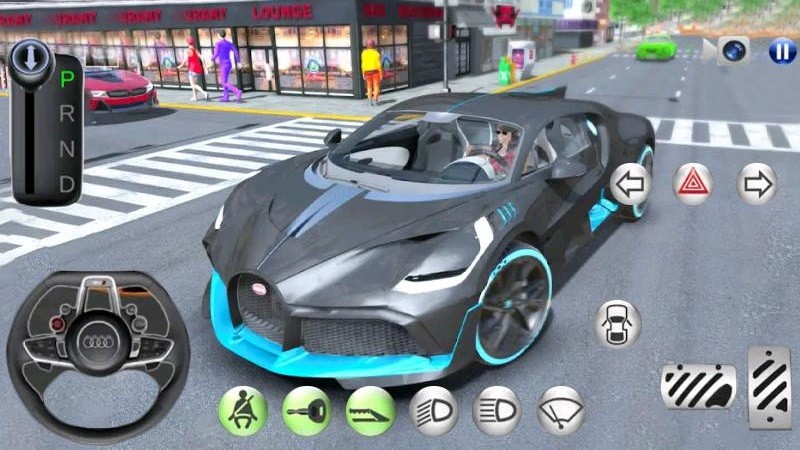Switch the camera view
This screenshot has width=800, height=450.
pos(735,51)
